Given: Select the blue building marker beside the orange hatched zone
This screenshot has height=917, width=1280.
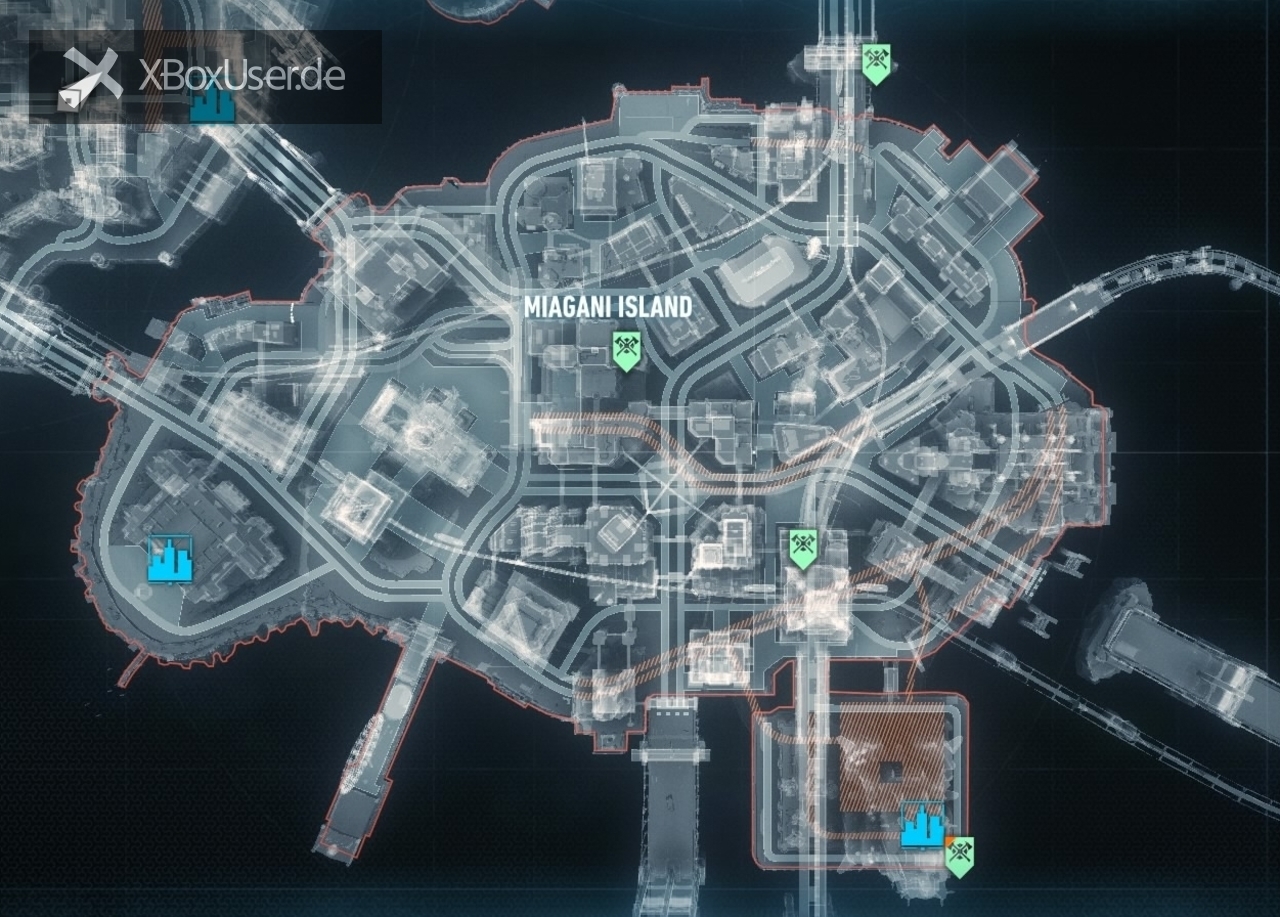Looking at the screenshot, I should coord(922,824).
